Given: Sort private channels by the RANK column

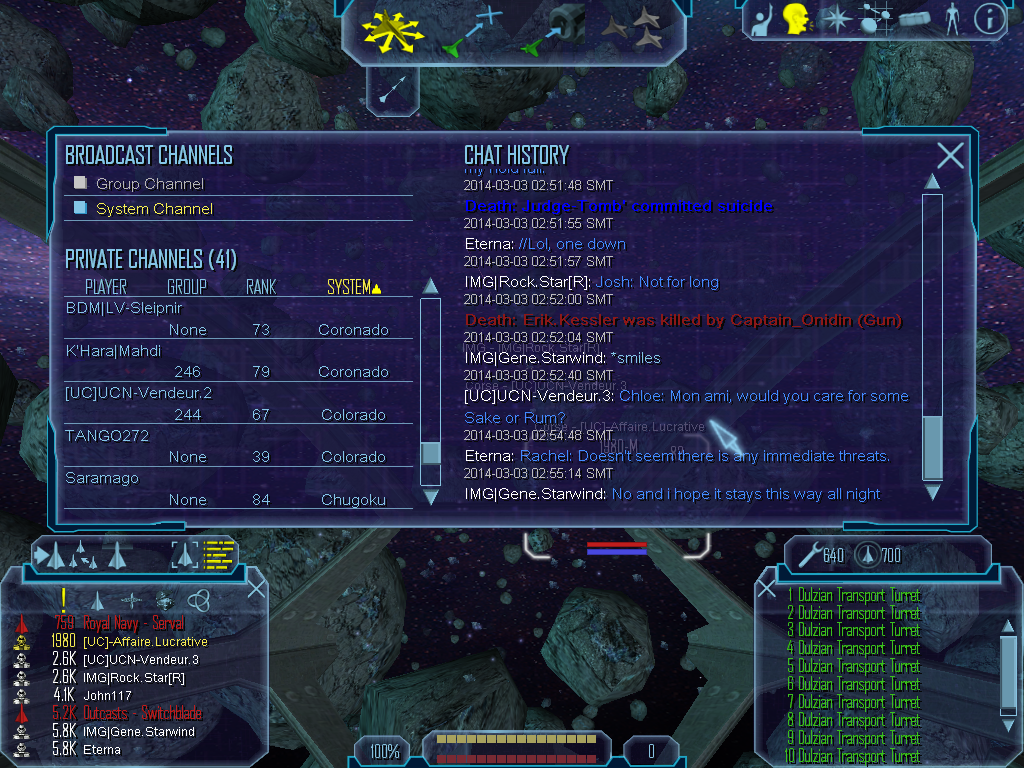Looking at the screenshot, I should coord(261,288).
